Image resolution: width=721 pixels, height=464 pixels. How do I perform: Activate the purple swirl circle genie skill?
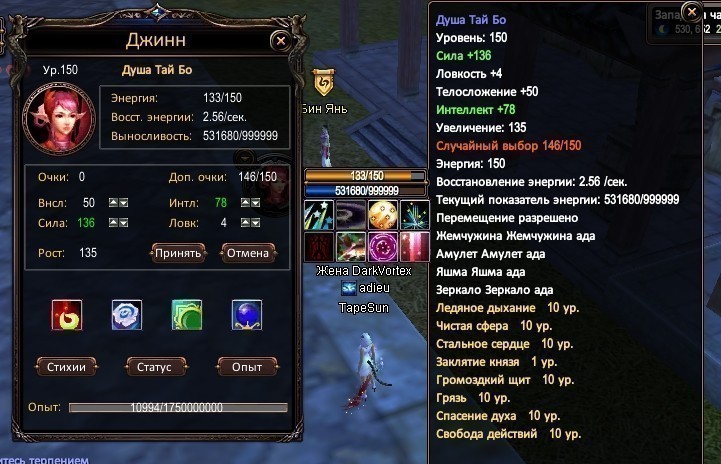[383, 246]
